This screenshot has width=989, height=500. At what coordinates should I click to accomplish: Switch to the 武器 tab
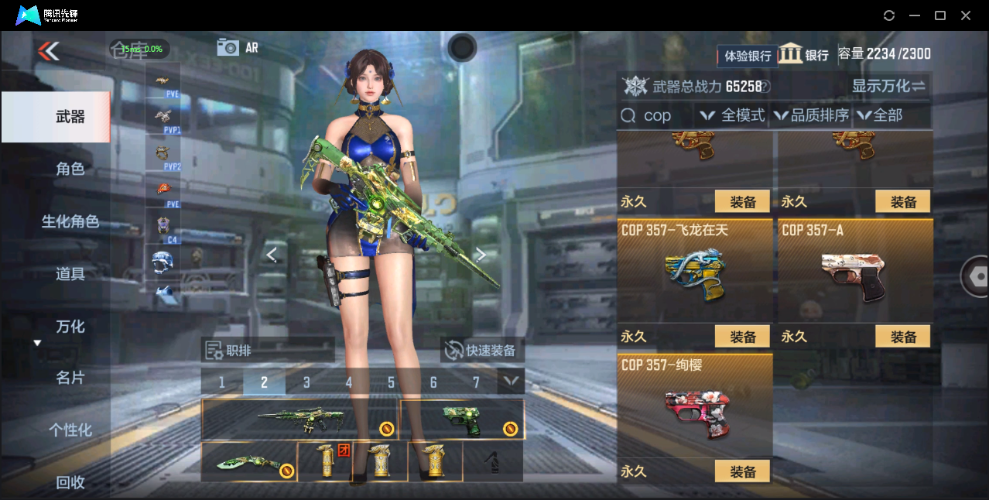[56, 117]
